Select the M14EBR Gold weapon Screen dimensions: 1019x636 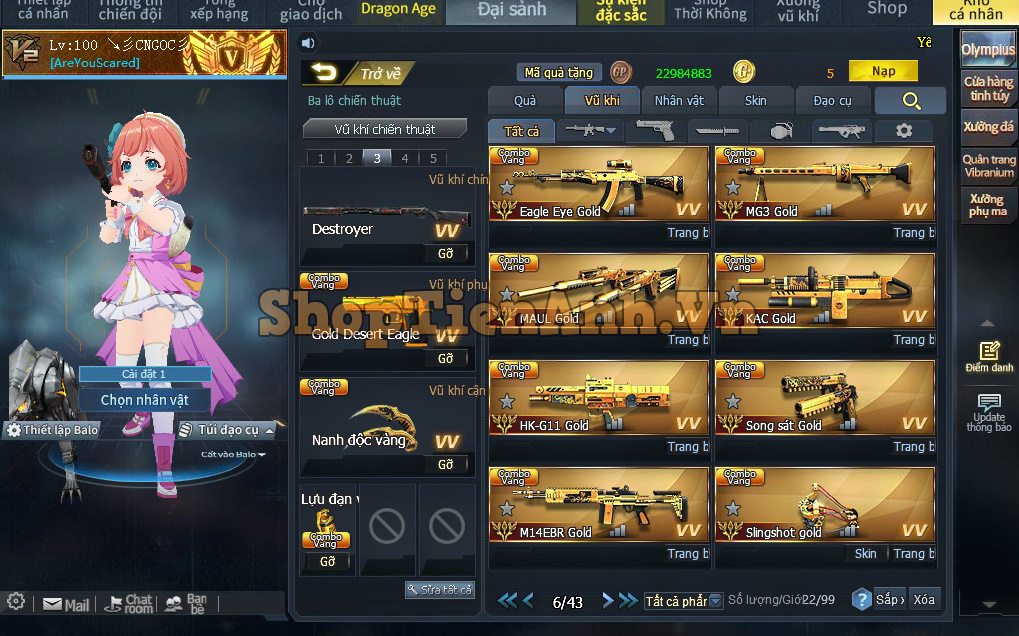[x=598, y=505]
